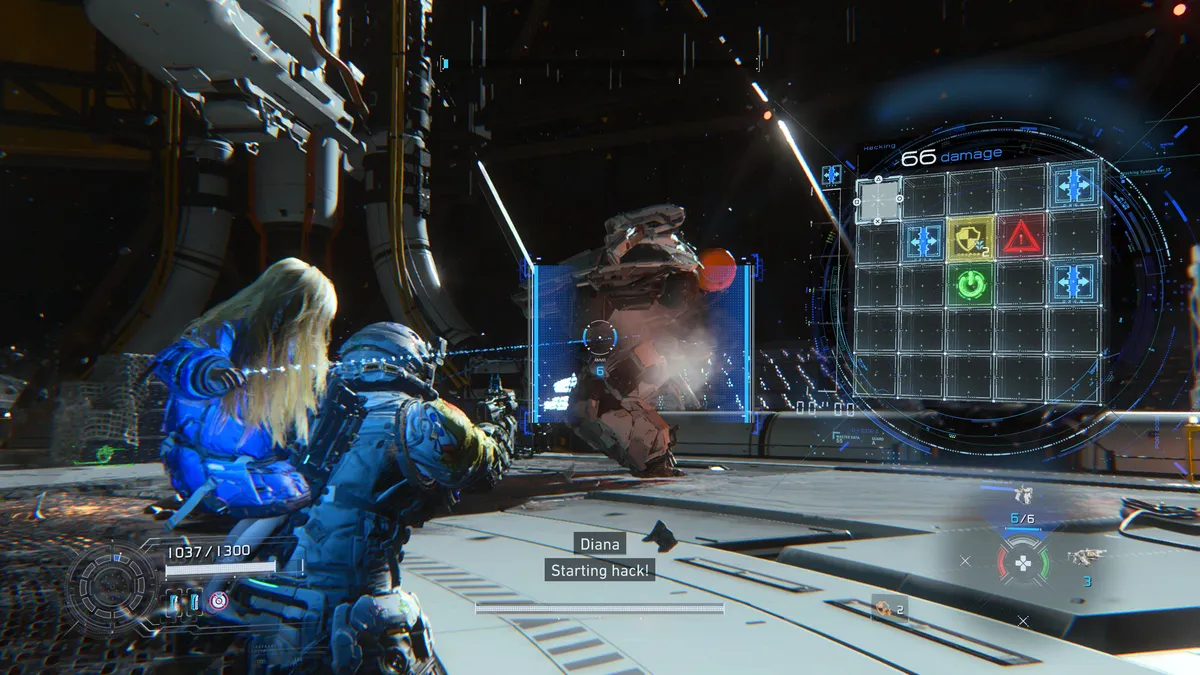
Task: Use the orange repair item with count 2
Action: [x=884, y=607]
